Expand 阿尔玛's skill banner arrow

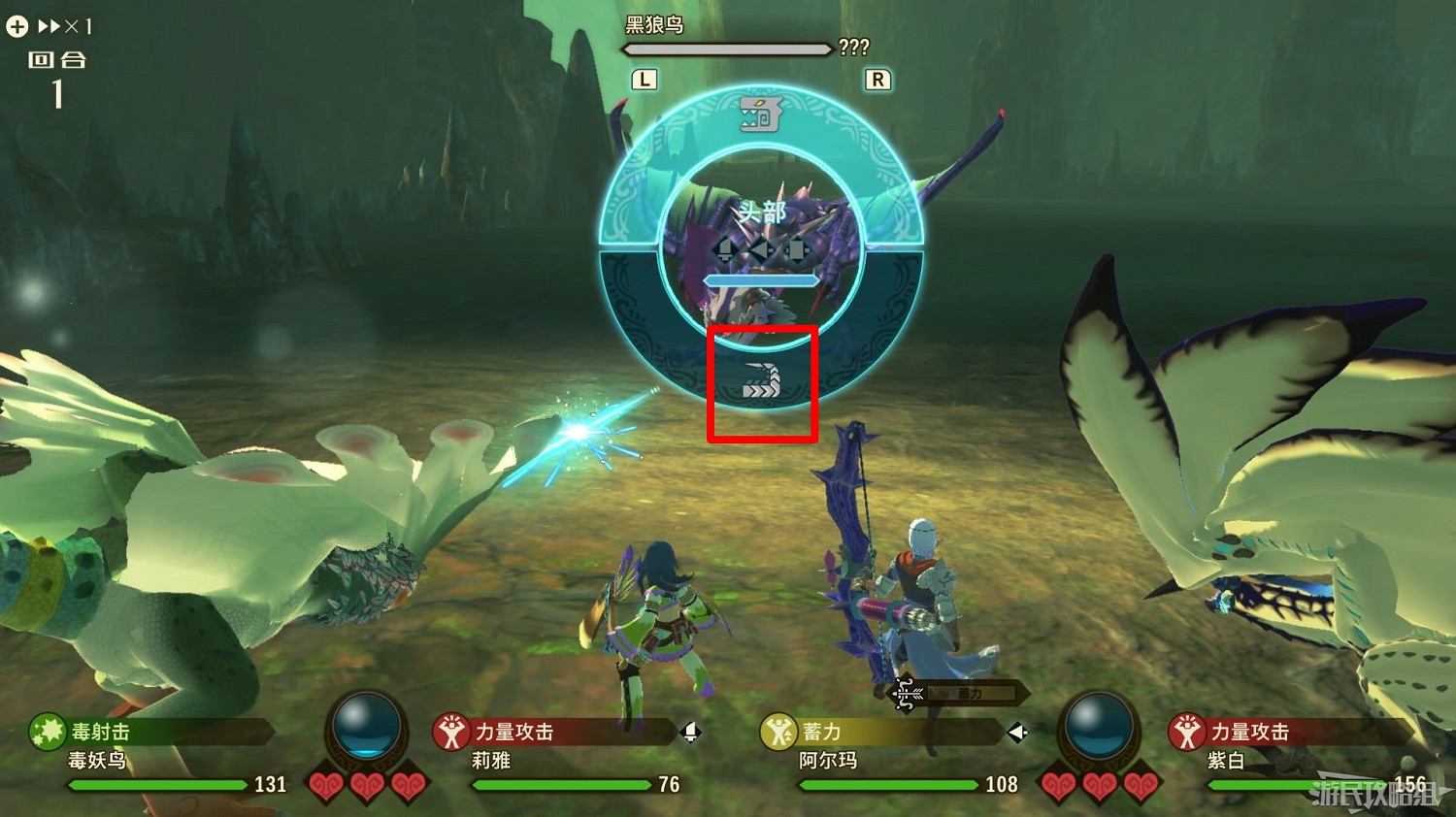[x=1015, y=733]
